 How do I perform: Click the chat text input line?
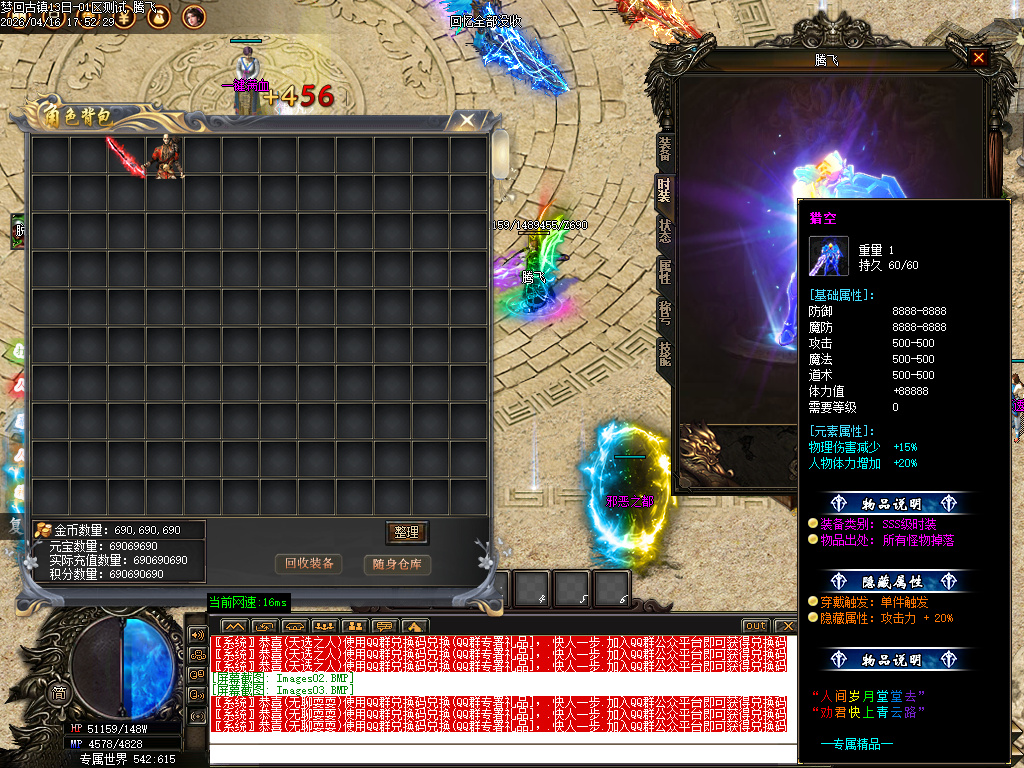pyautogui.click(x=500, y=751)
